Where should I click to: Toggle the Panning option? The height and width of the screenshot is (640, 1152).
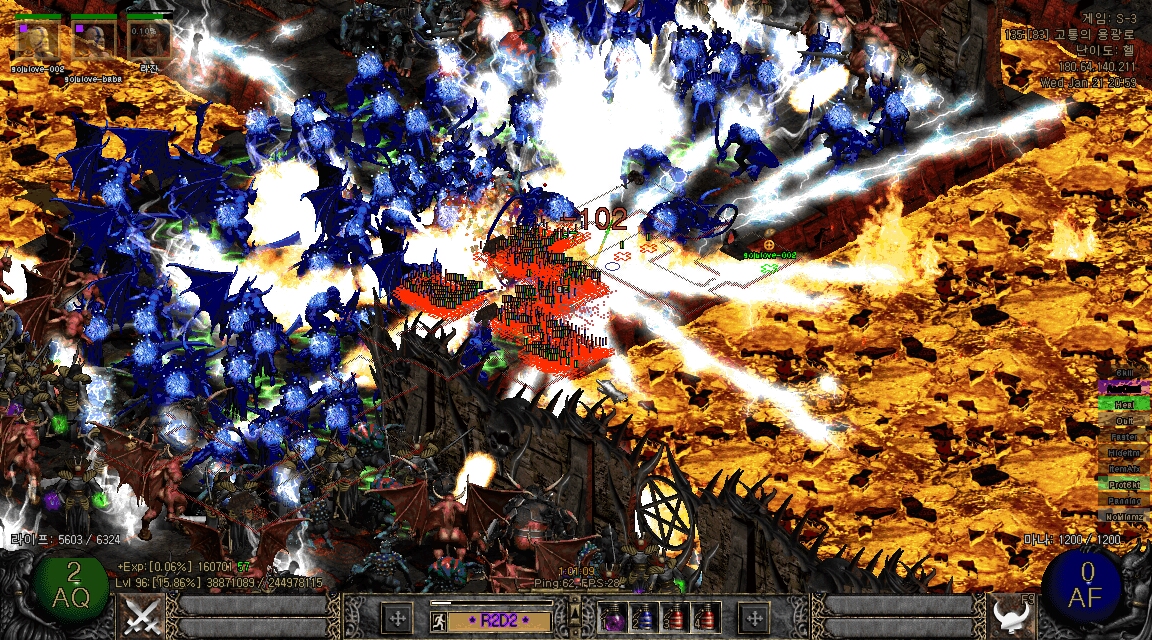coord(1124,500)
